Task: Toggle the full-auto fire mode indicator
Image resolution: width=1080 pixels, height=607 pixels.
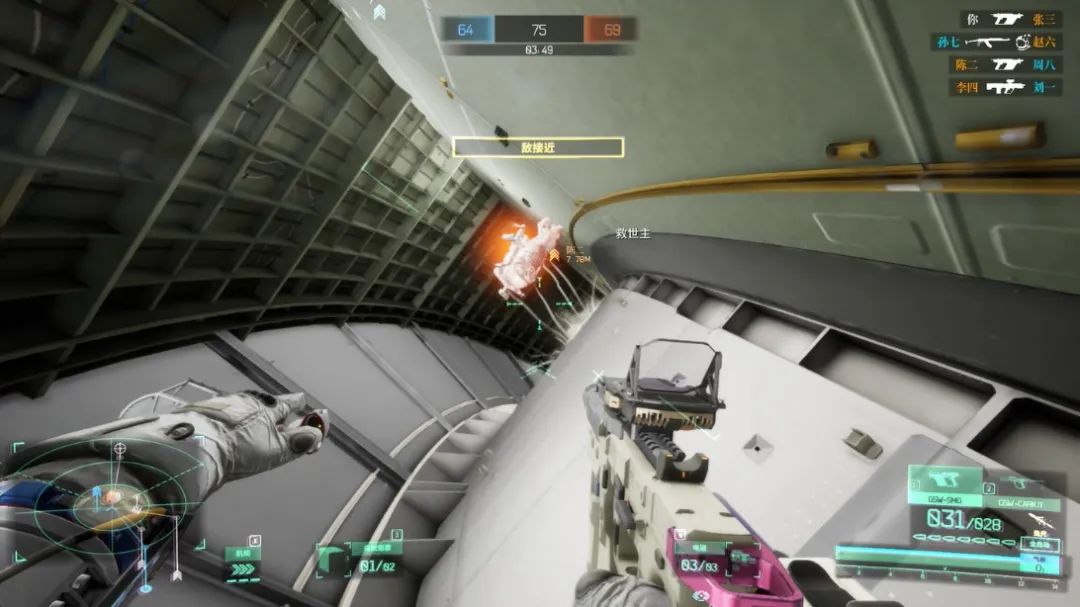Action: point(1040,545)
